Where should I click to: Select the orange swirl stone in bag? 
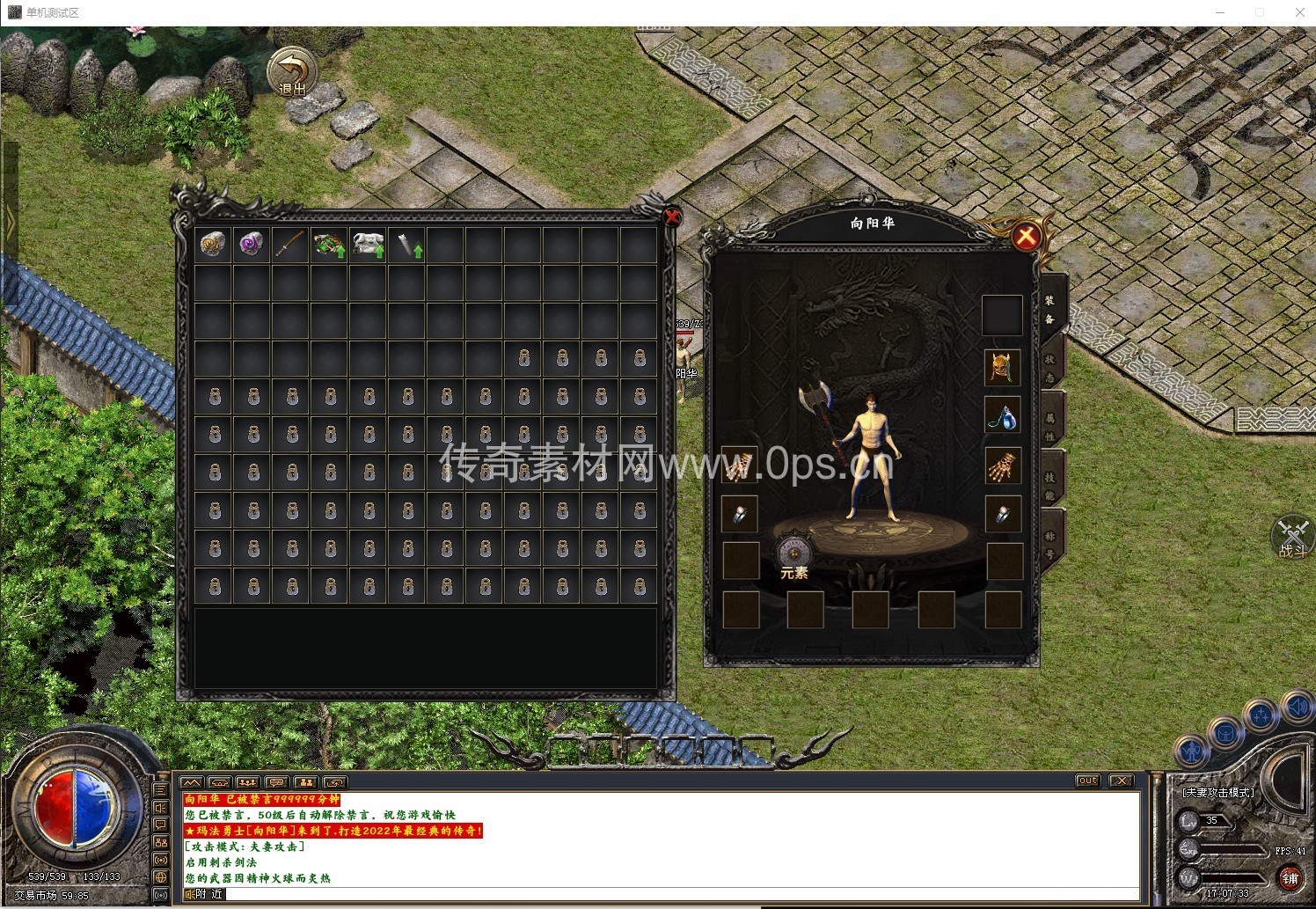[213, 245]
